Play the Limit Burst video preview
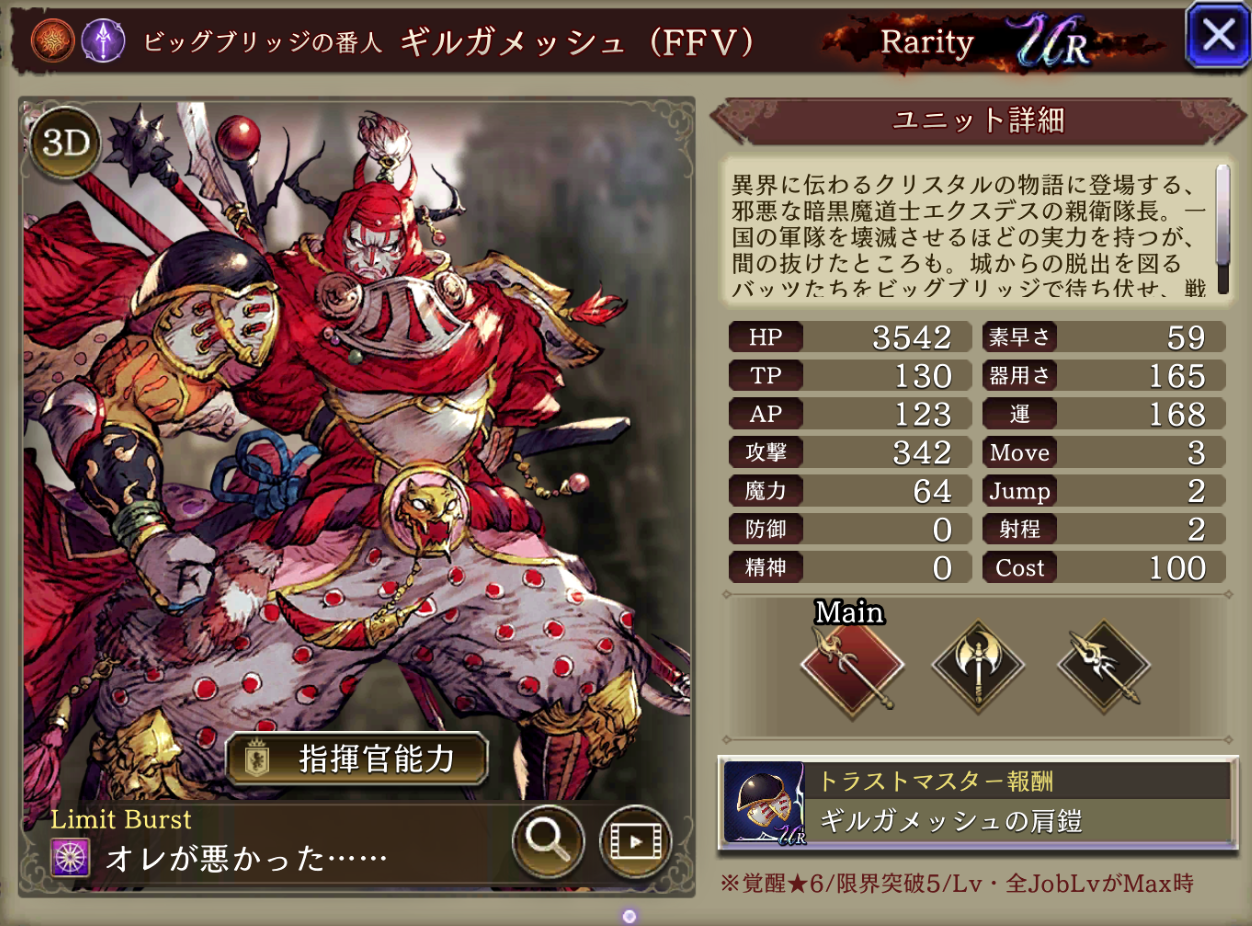The height and width of the screenshot is (926, 1252). pyautogui.click(x=635, y=841)
